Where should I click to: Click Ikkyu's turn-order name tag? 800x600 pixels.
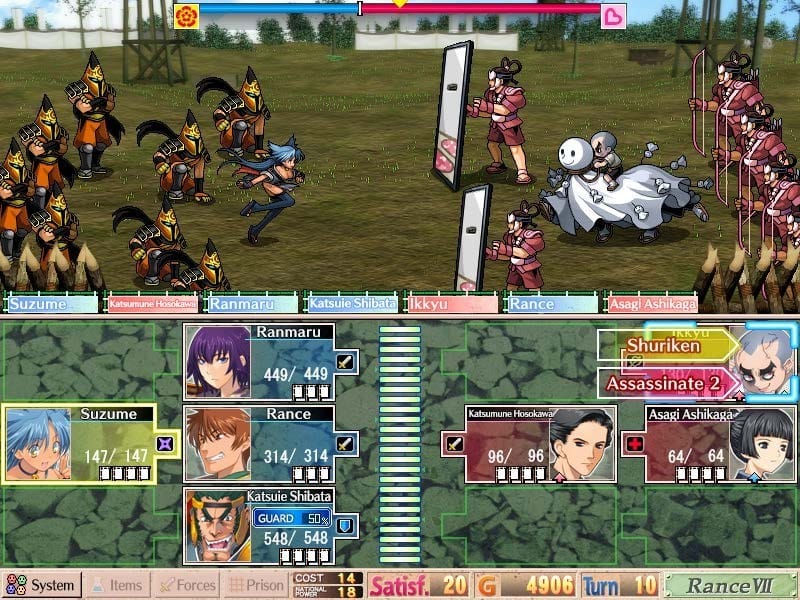coord(451,303)
